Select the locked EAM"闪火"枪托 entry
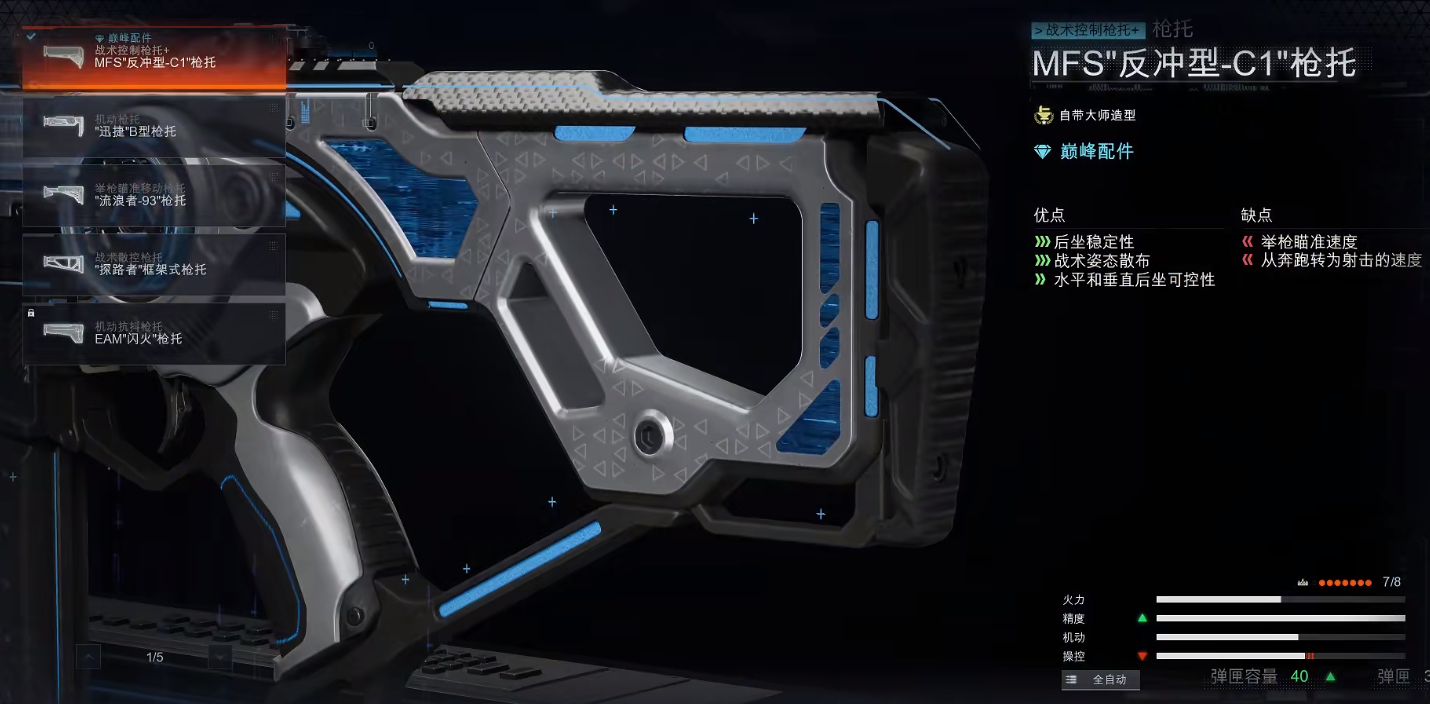Image resolution: width=1430 pixels, height=704 pixels. point(154,333)
